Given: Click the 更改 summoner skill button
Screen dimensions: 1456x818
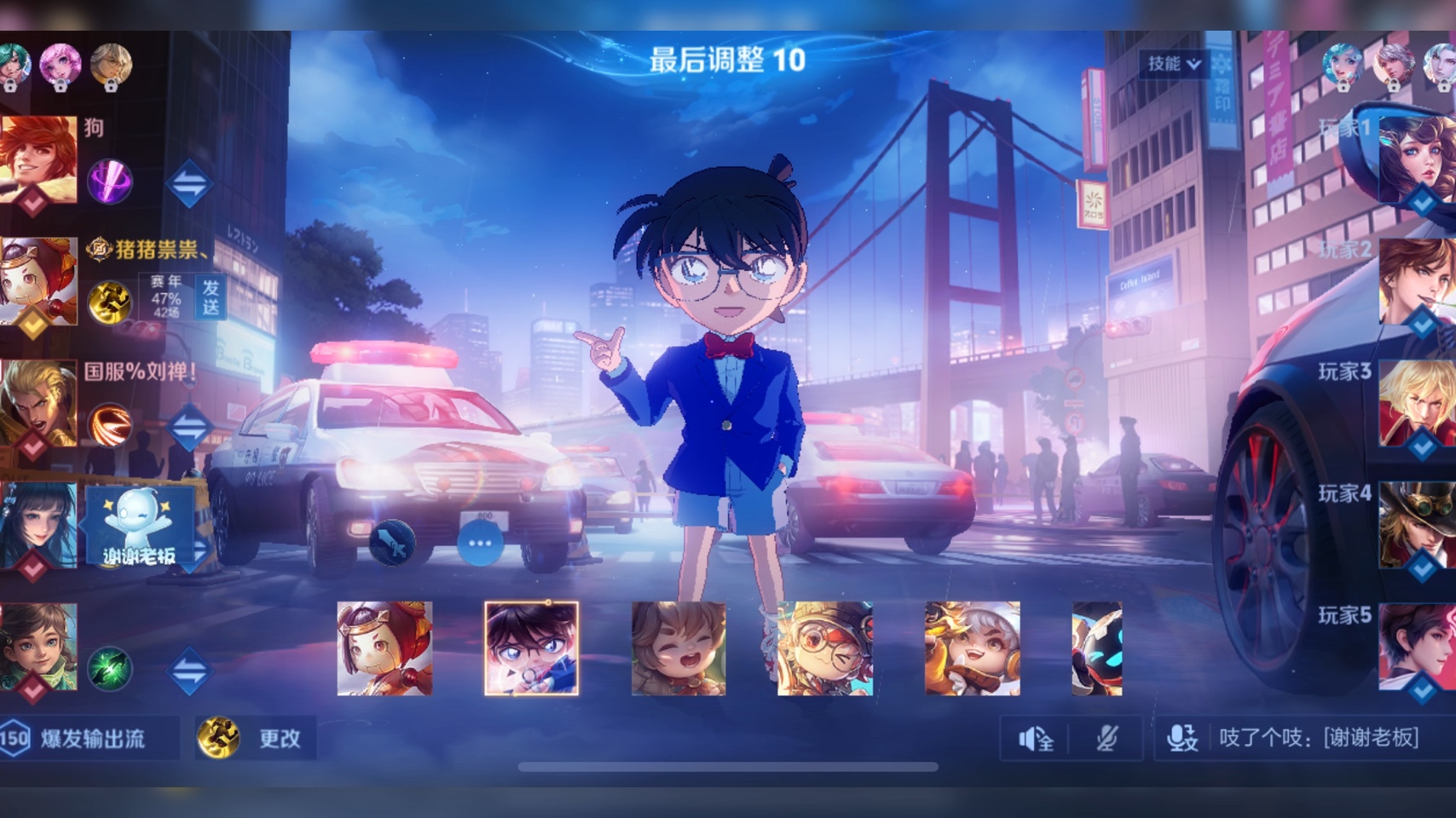Looking at the screenshot, I should tap(257, 738).
